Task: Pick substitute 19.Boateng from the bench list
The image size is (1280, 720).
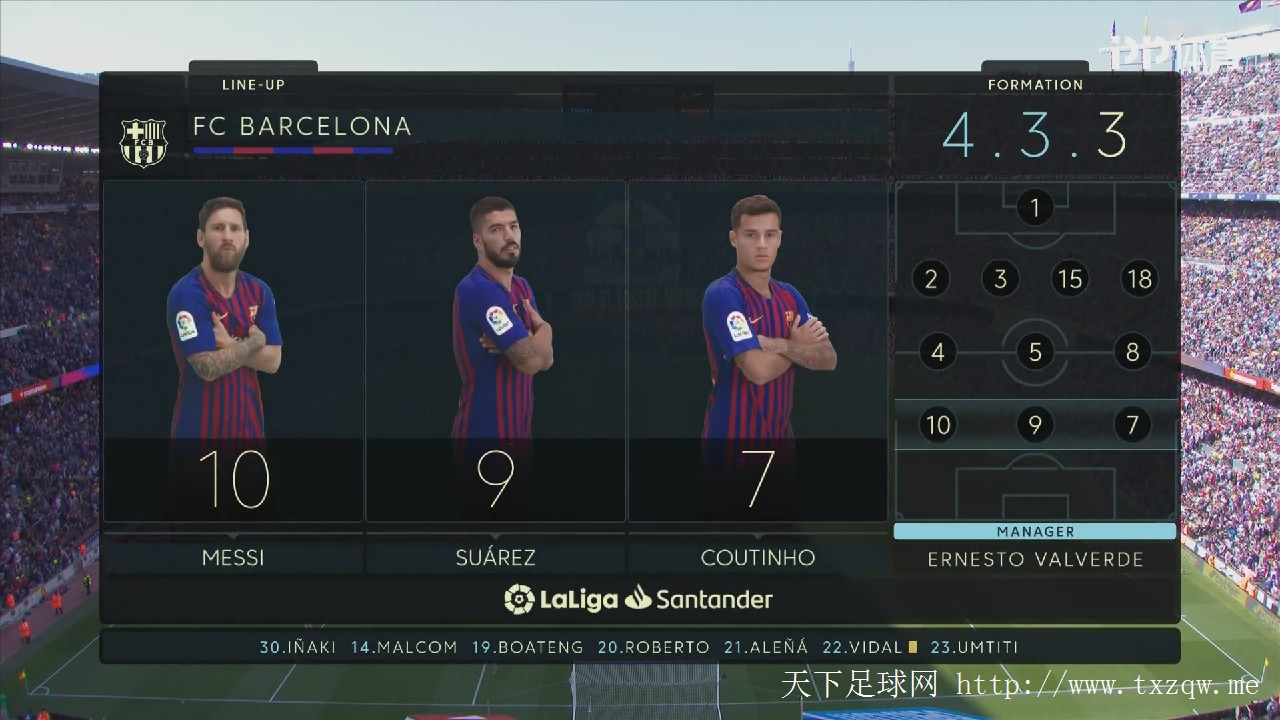Action: (x=527, y=647)
